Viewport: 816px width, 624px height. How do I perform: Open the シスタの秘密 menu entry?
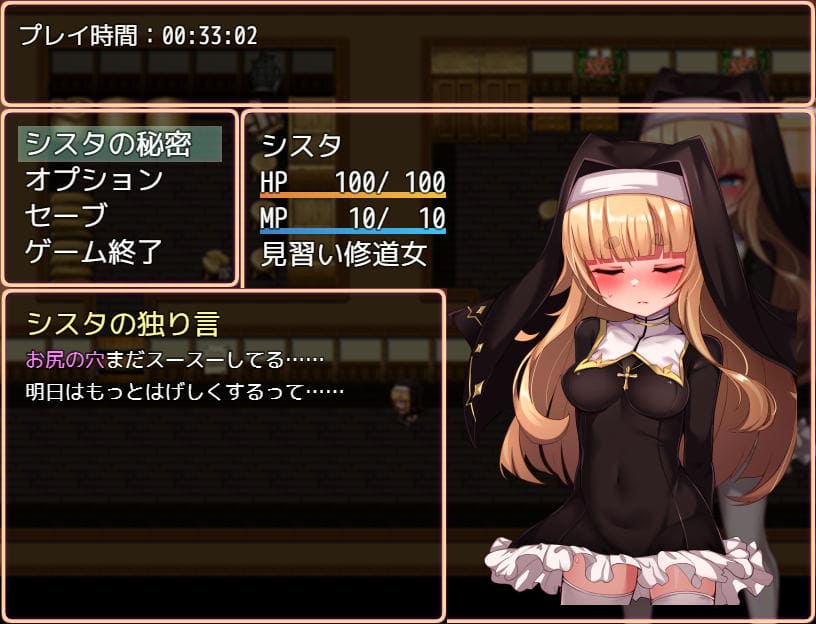(108, 145)
